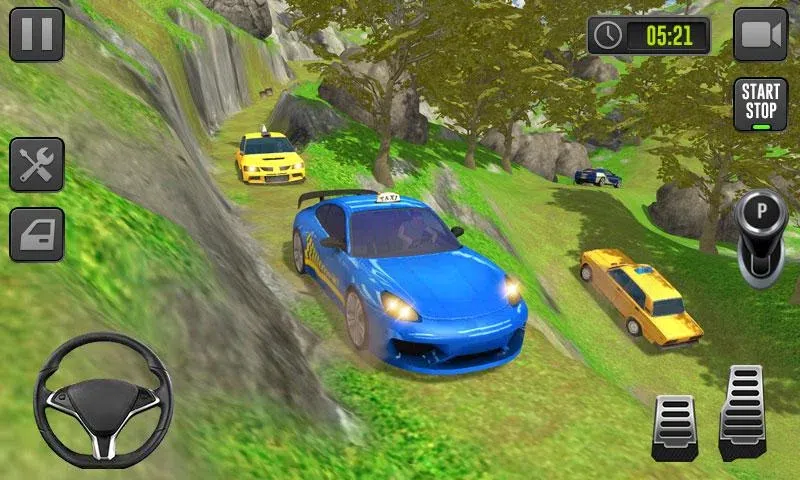The width and height of the screenshot is (800, 480).
Task: Click the steering wheel control
Action: (103, 400)
